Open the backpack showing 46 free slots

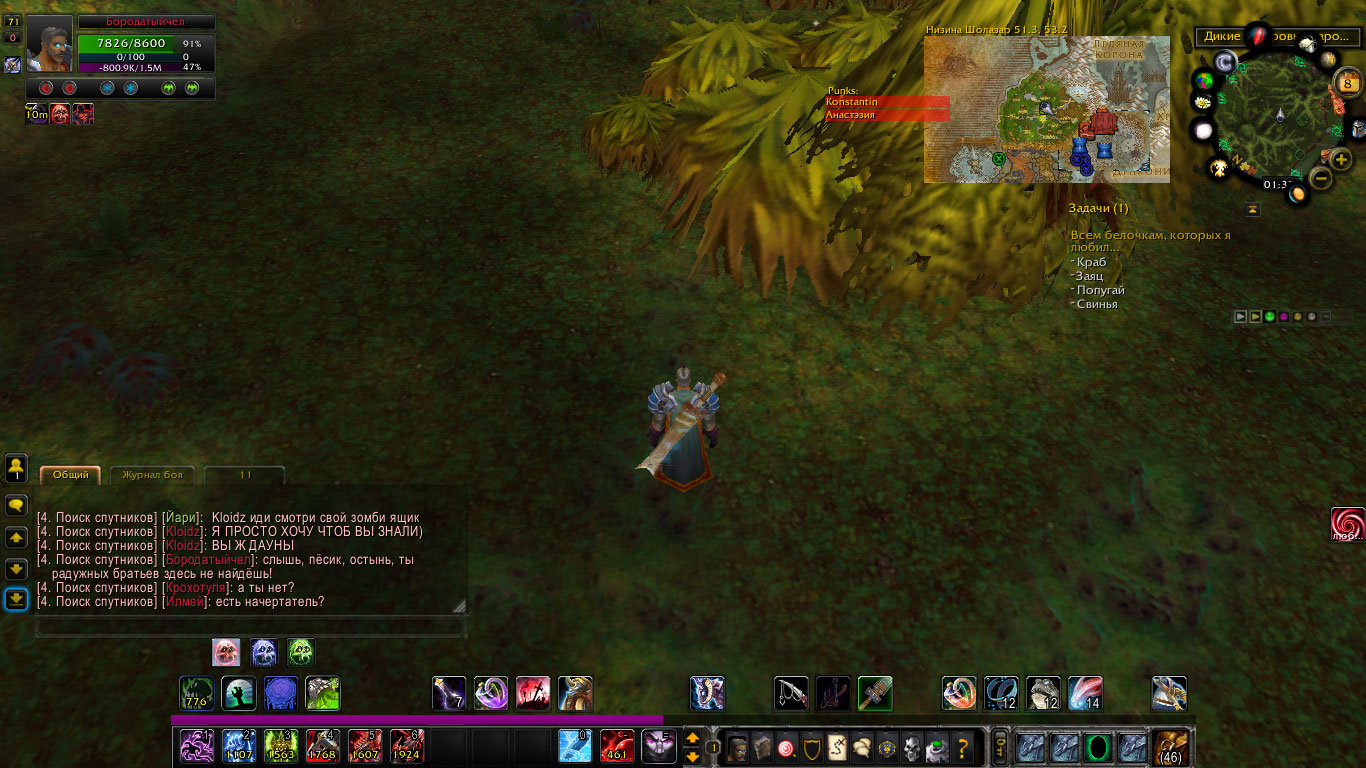point(1170,747)
